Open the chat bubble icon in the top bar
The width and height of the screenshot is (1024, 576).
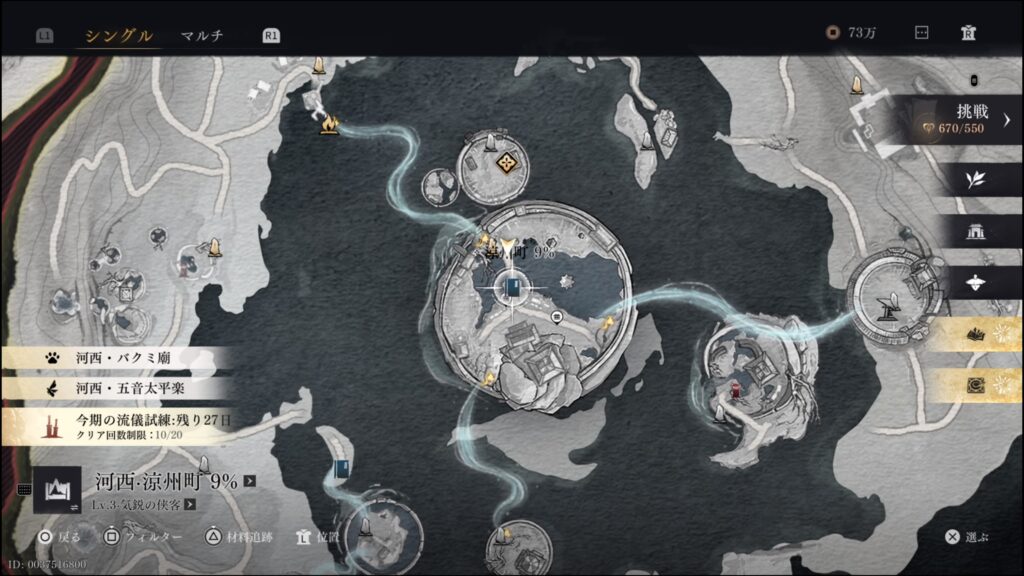[922, 33]
